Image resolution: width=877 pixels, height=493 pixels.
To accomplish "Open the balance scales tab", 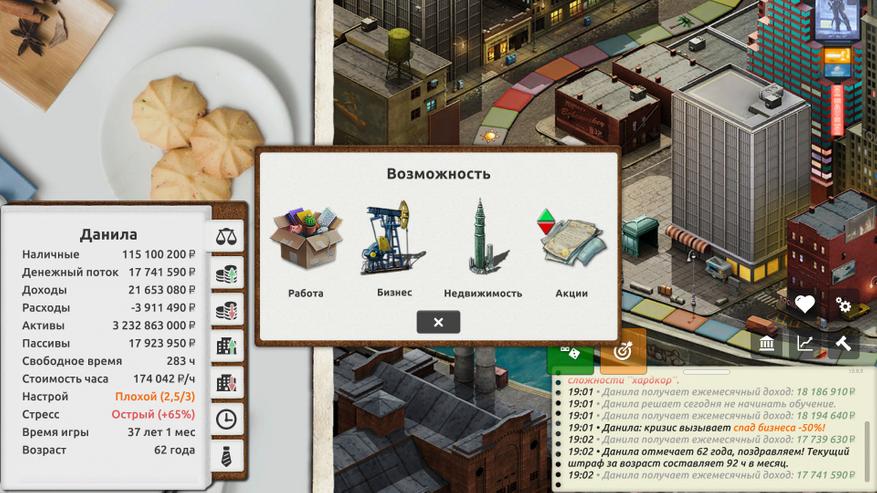I will click(226, 236).
